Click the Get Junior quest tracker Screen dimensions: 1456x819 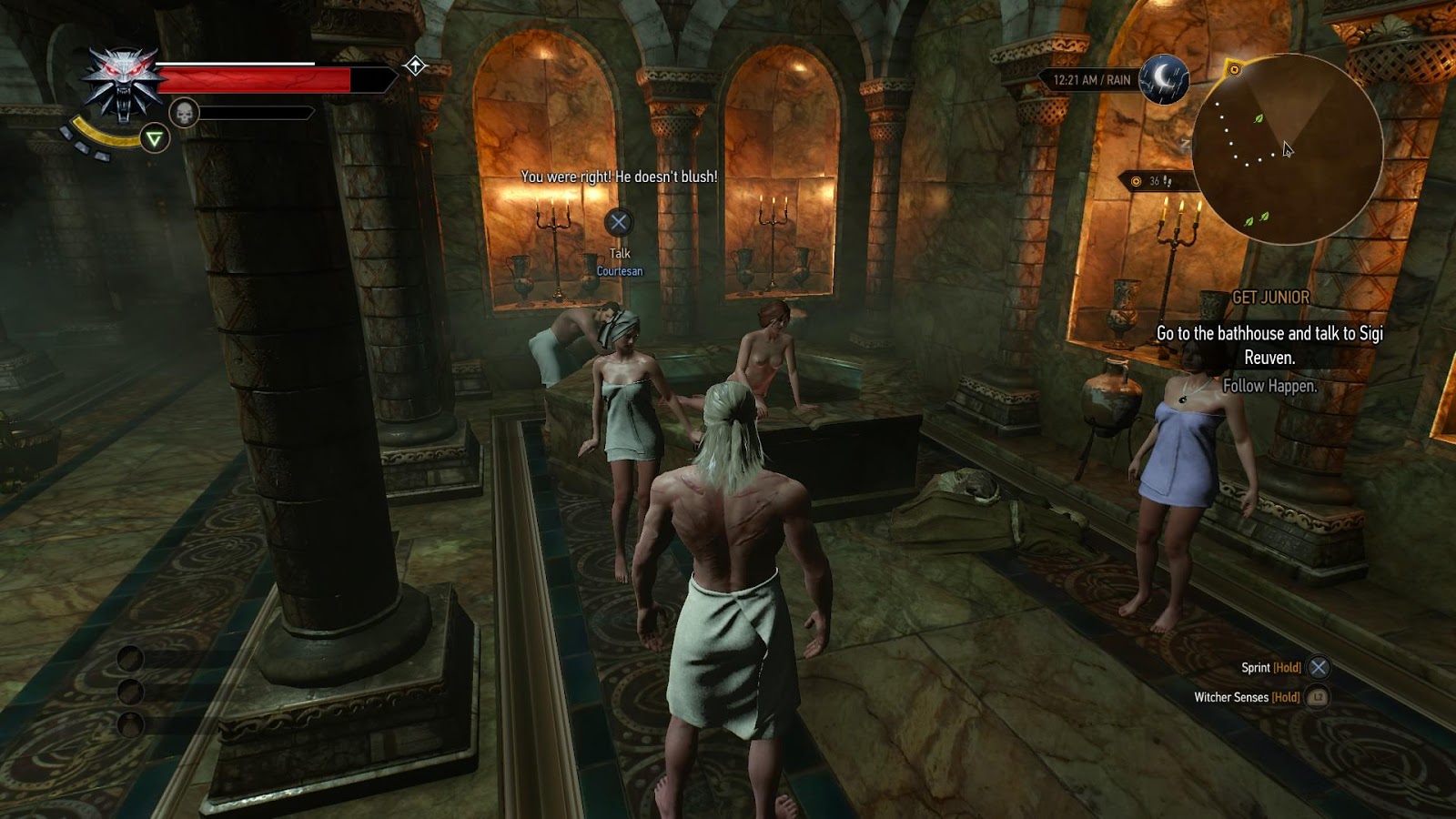[x=1270, y=298]
